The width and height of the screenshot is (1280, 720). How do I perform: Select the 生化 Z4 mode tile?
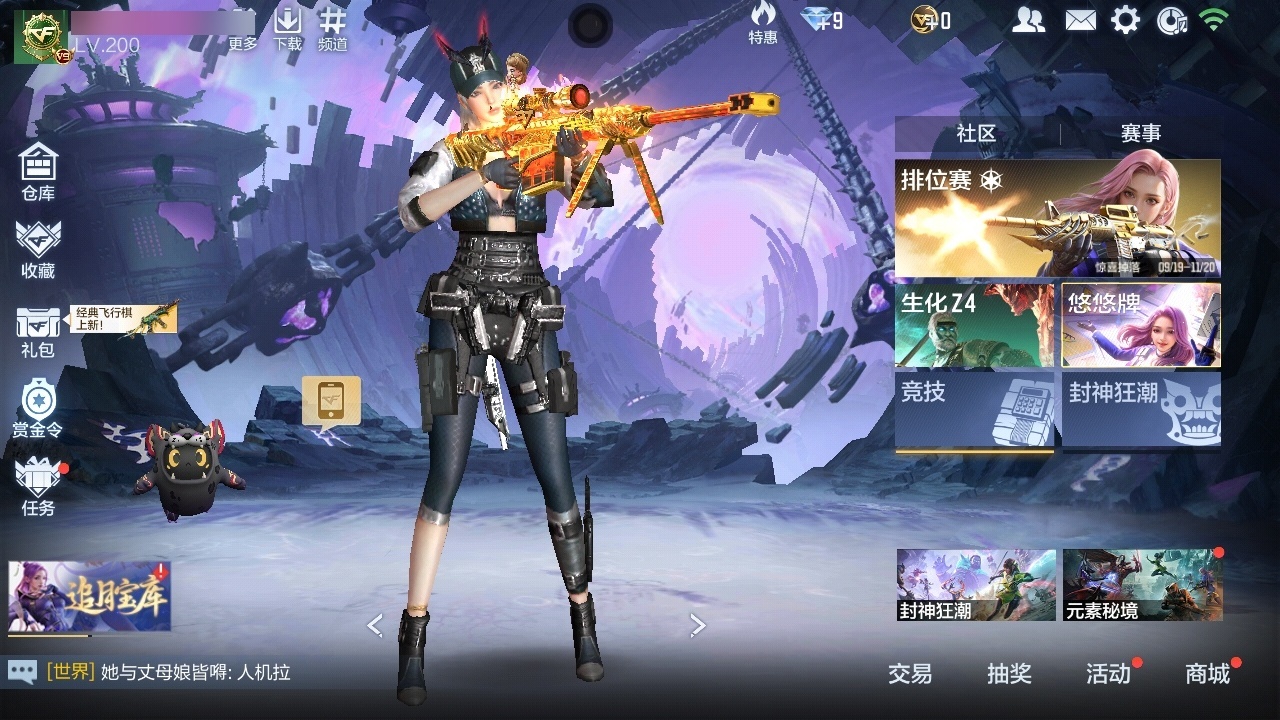[x=974, y=325]
